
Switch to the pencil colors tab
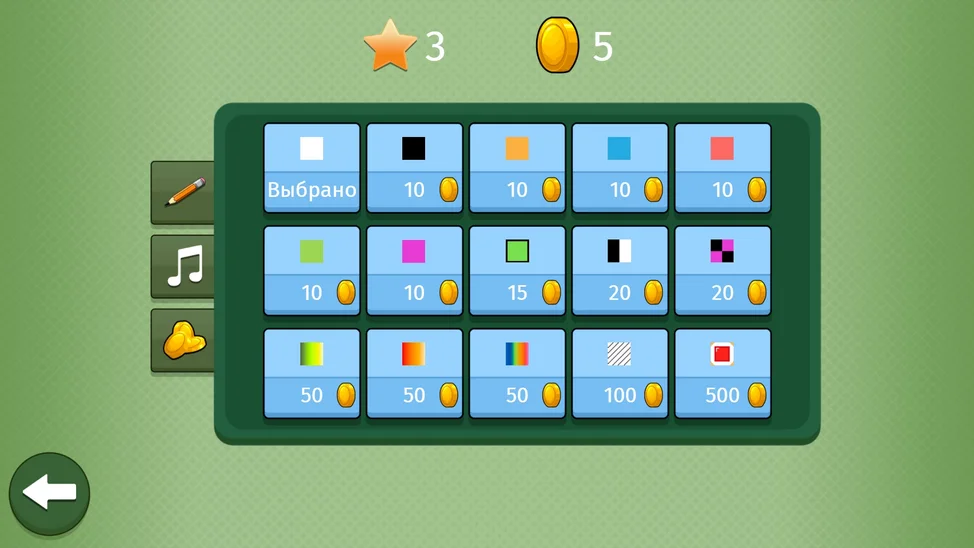(184, 192)
